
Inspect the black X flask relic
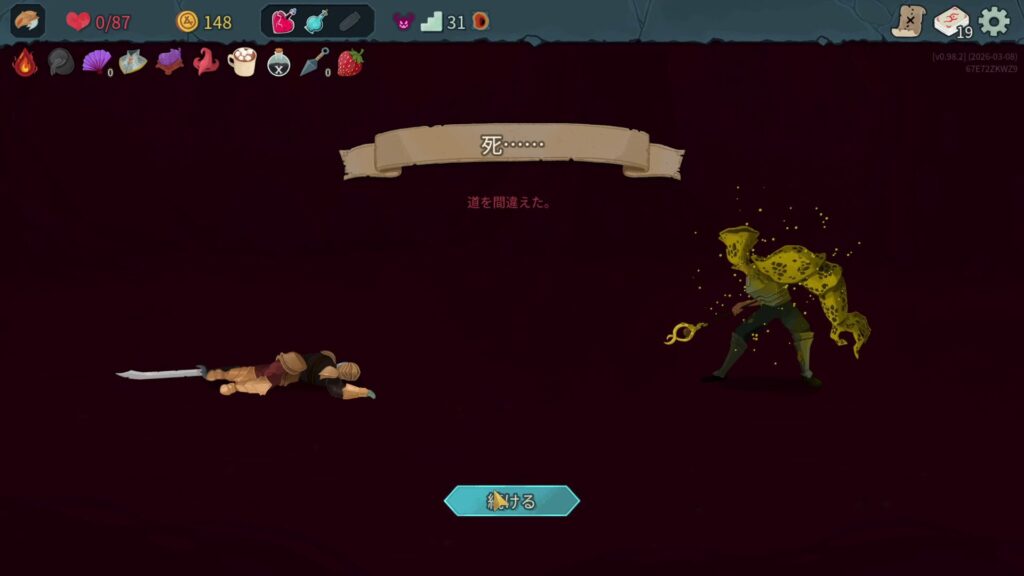278,62
